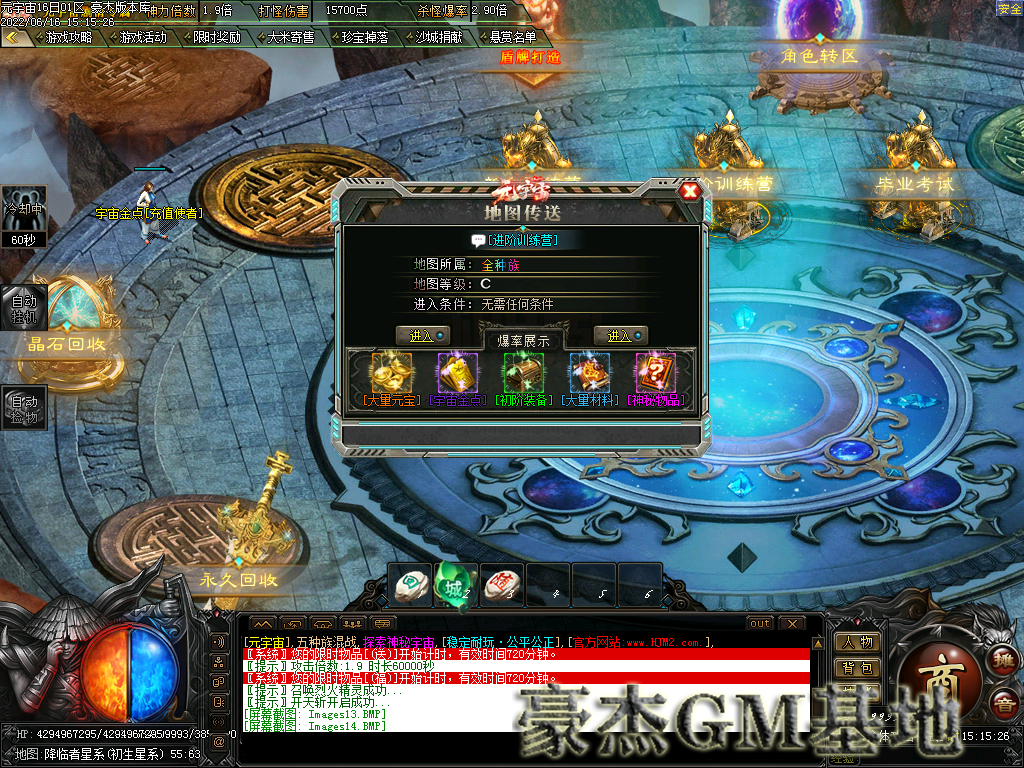Click the right 进入 enter button
The width and height of the screenshot is (1024, 768).
click(620, 336)
